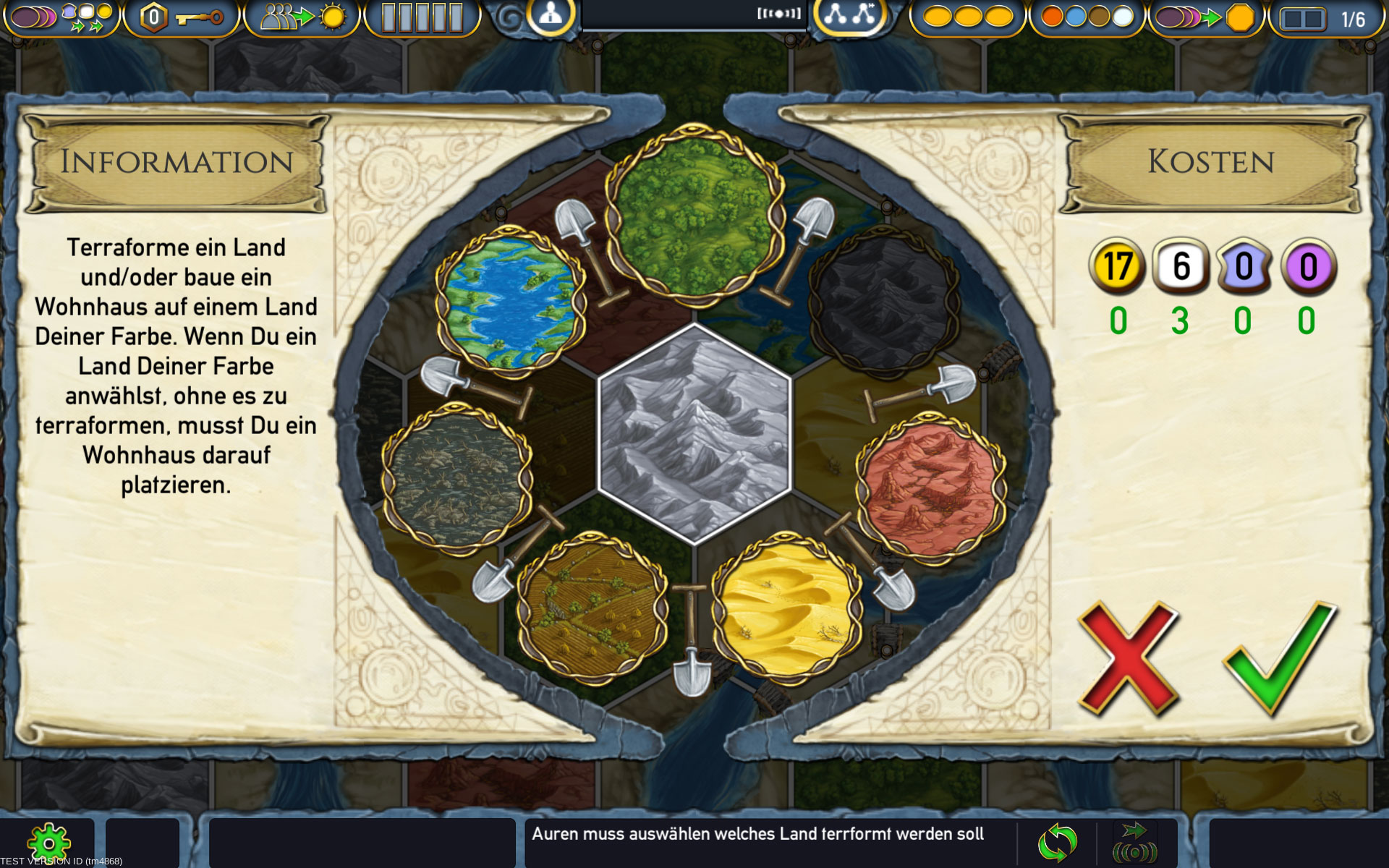This screenshot has height=868, width=1389.
Task: Select the black mountain terrain circle
Action: point(884,302)
